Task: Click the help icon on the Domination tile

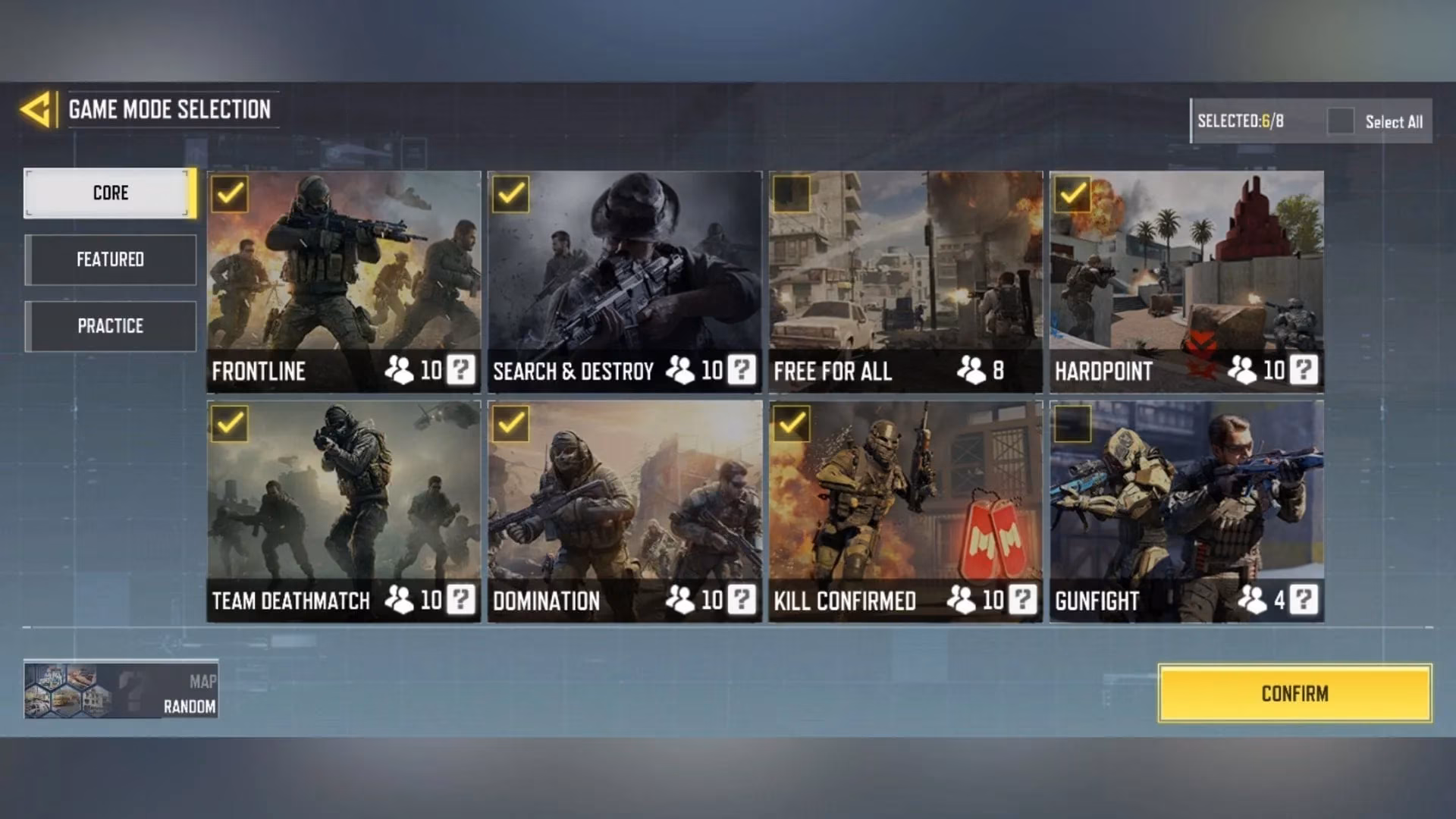Action: point(741,601)
